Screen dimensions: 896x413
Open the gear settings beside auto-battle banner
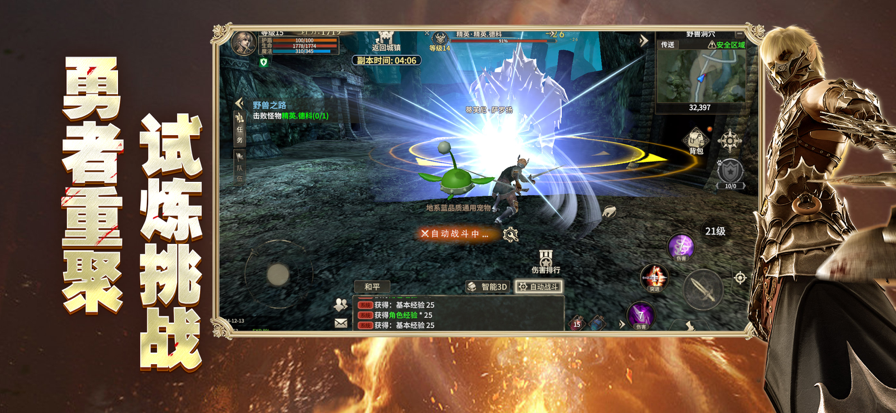tap(510, 234)
